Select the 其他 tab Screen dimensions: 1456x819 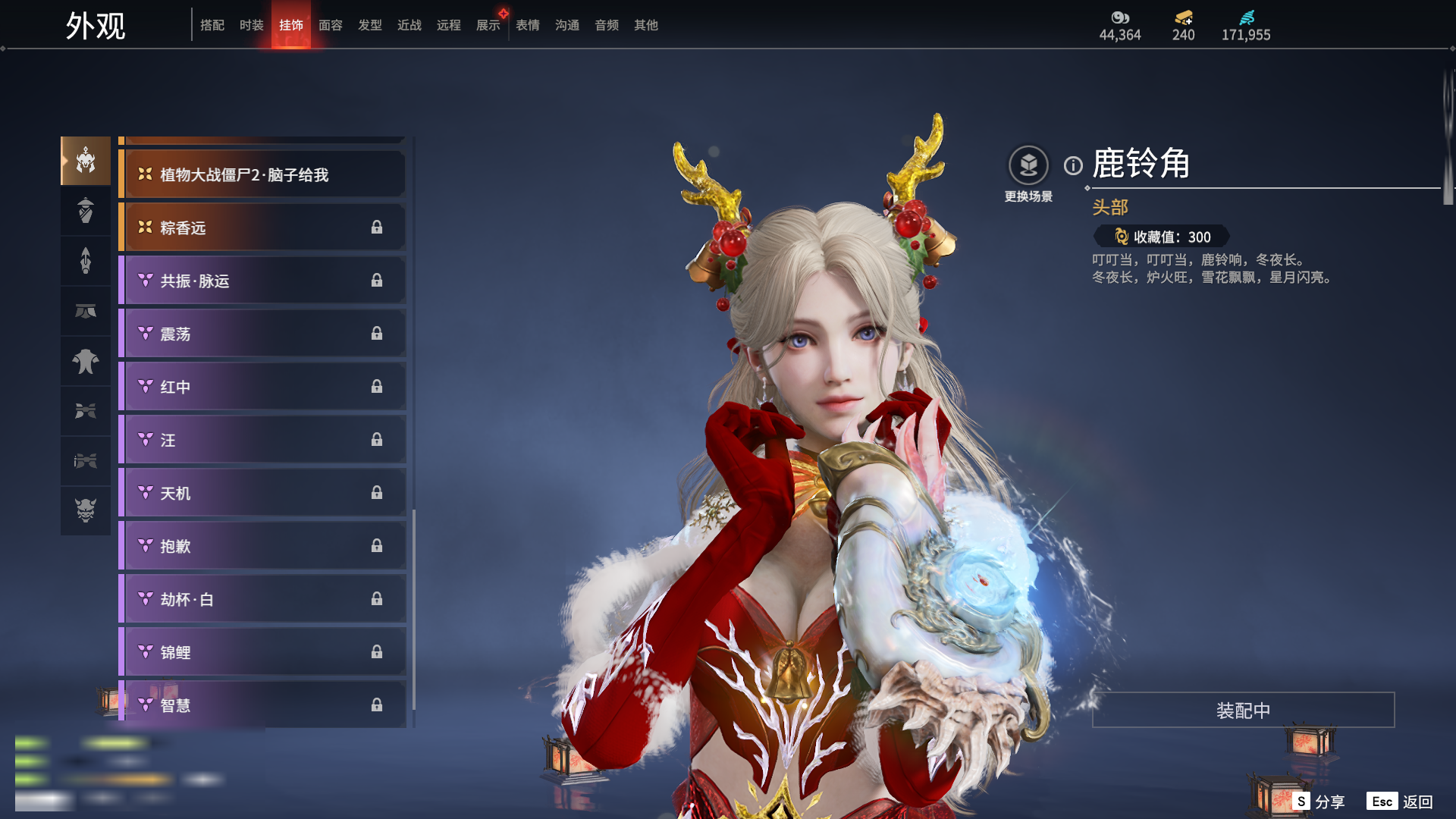pyautogui.click(x=645, y=25)
